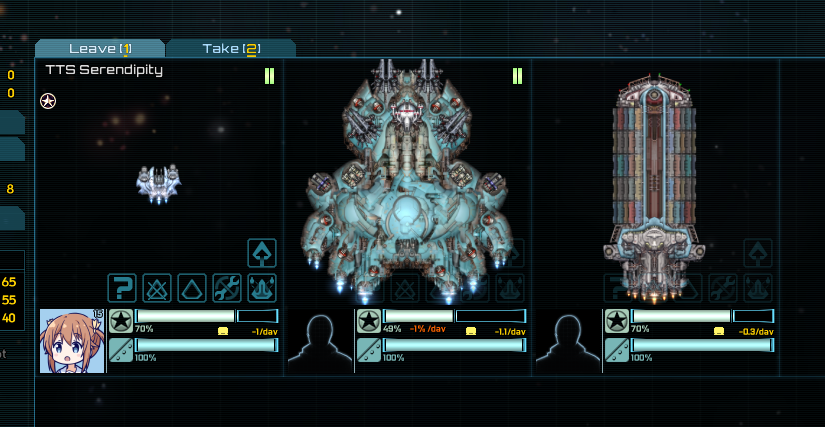Choose the large teal capital ship

point(407,180)
